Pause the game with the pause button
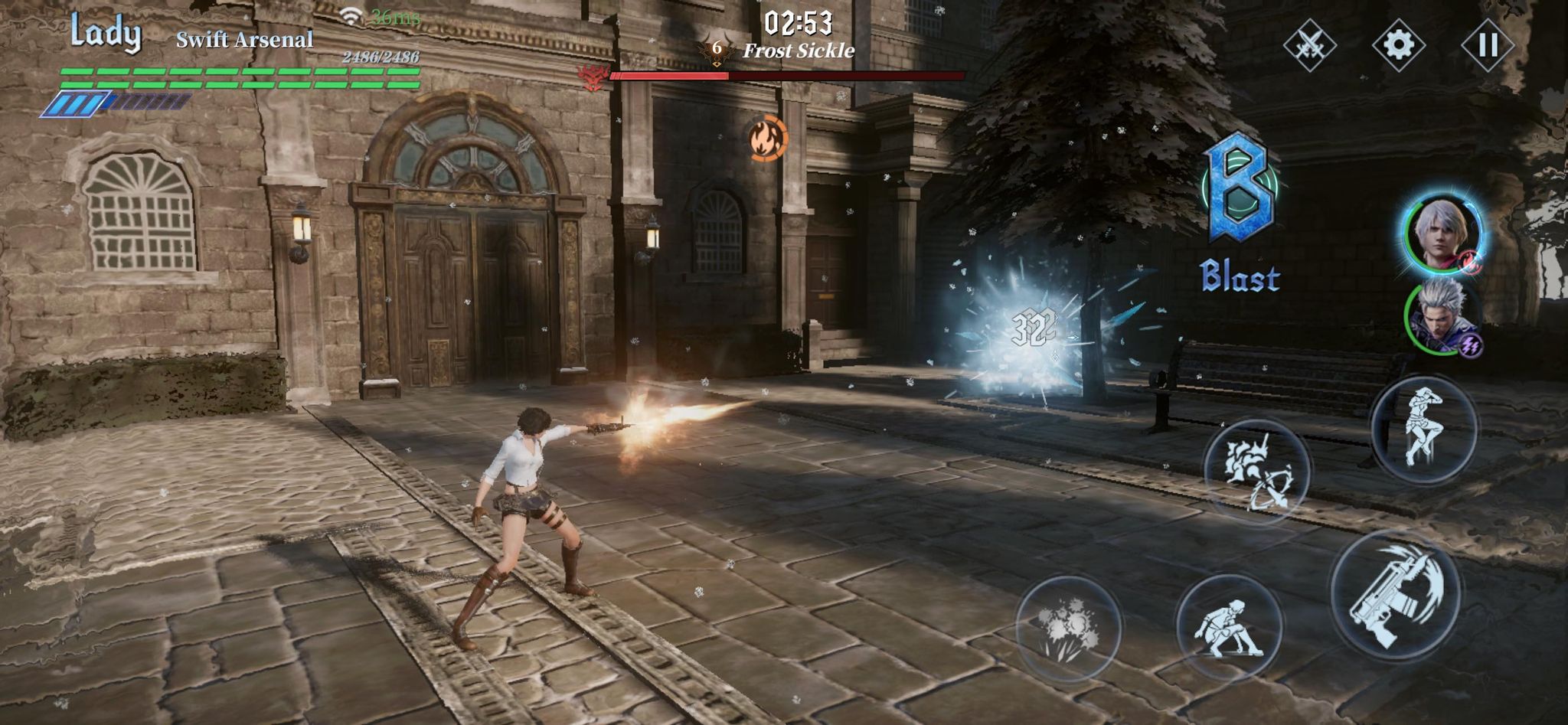 (1487, 45)
